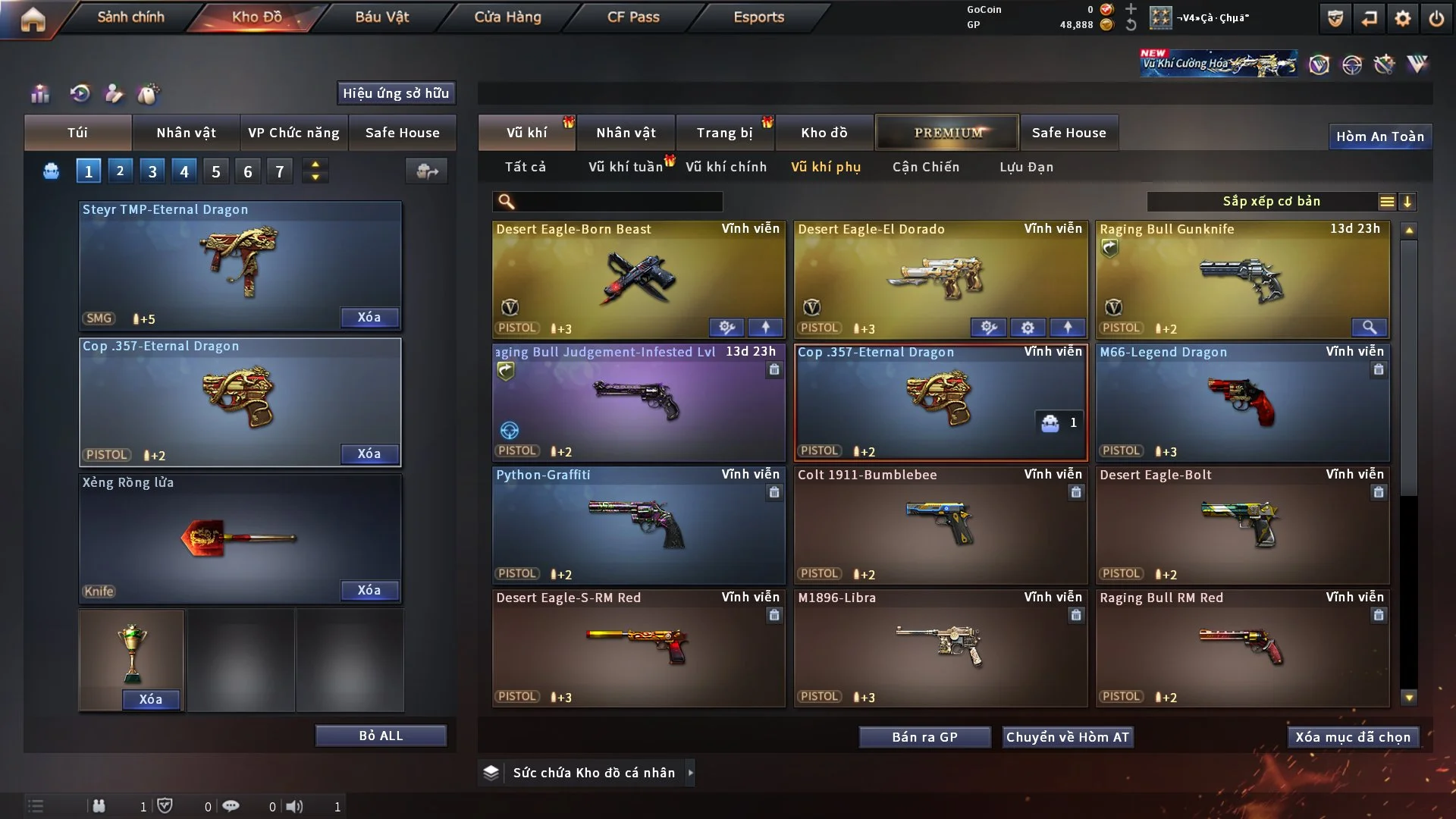Remove Steyr TMP-Eternal Dragon with Xóa

point(369,318)
